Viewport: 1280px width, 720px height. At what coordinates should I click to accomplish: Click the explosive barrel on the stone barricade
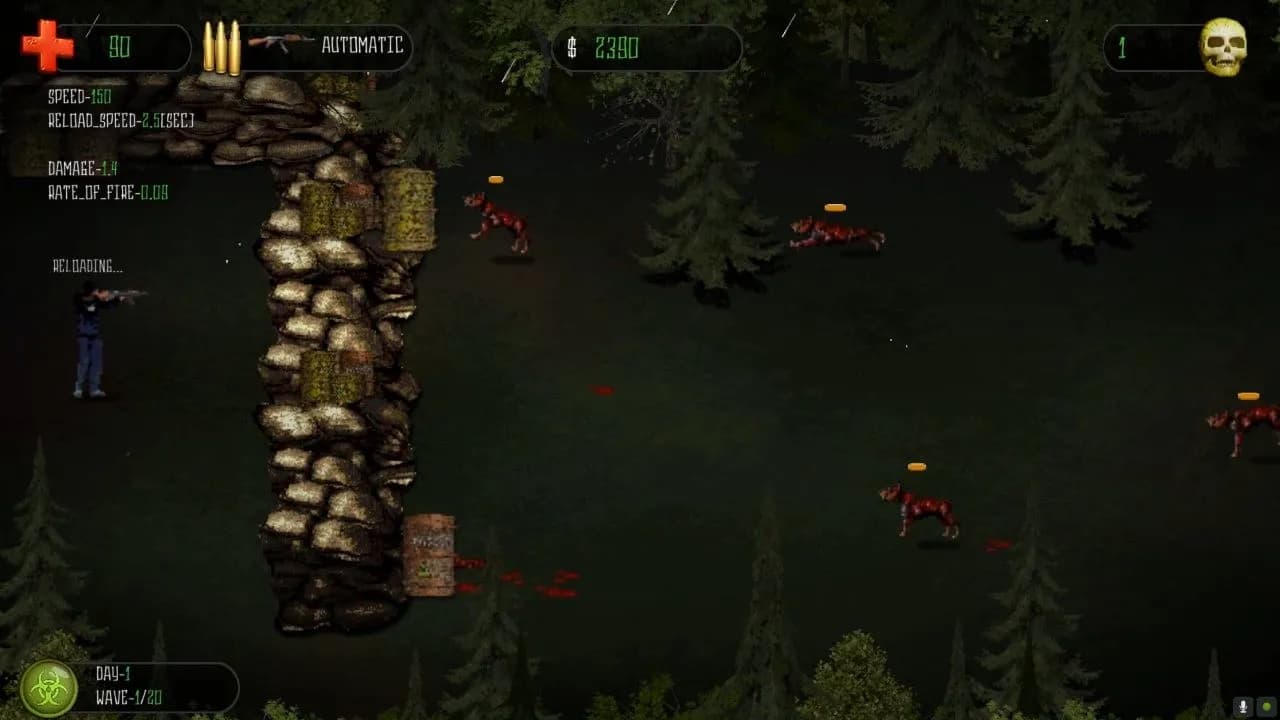(428, 553)
